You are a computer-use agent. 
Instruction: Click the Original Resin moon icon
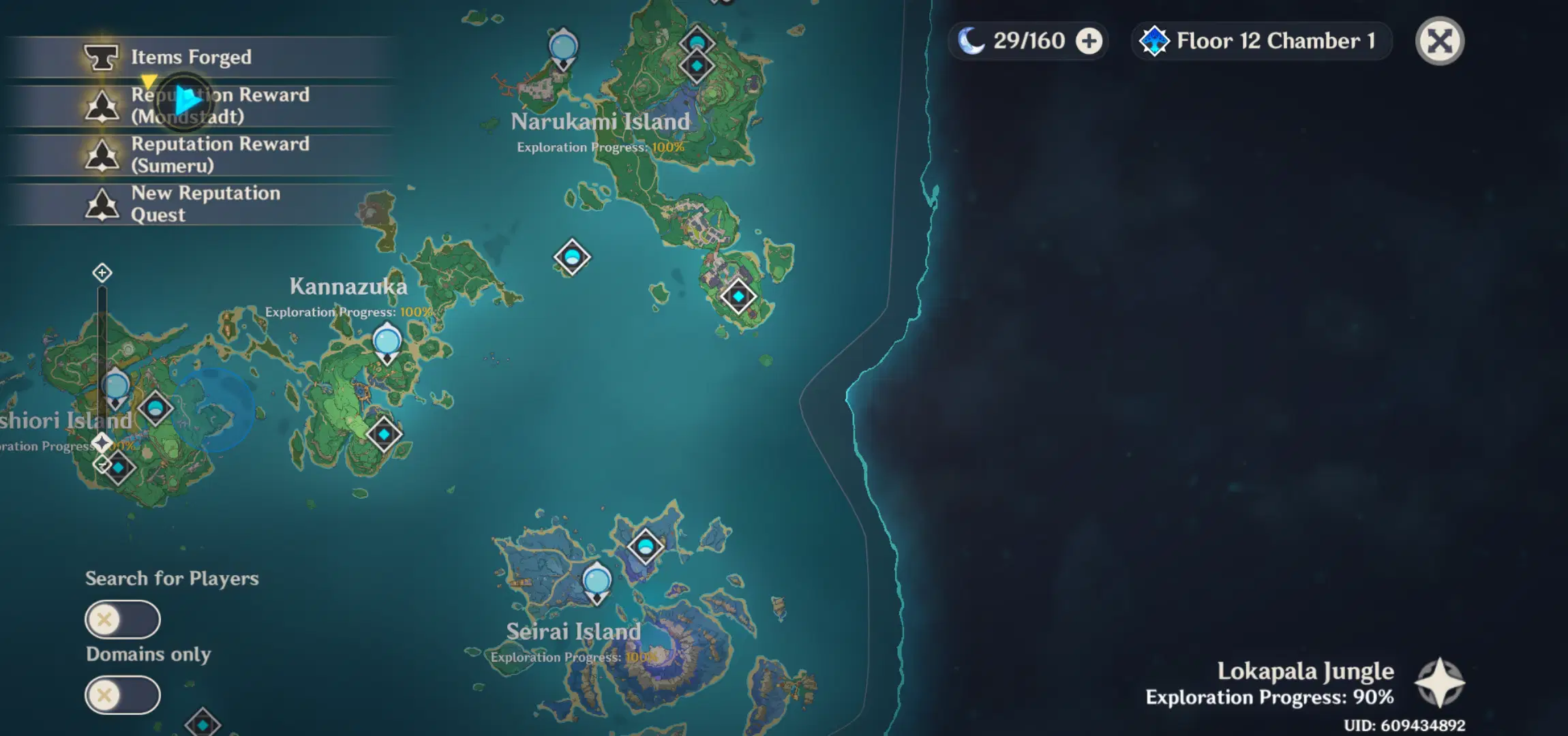(x=971, y=40)
